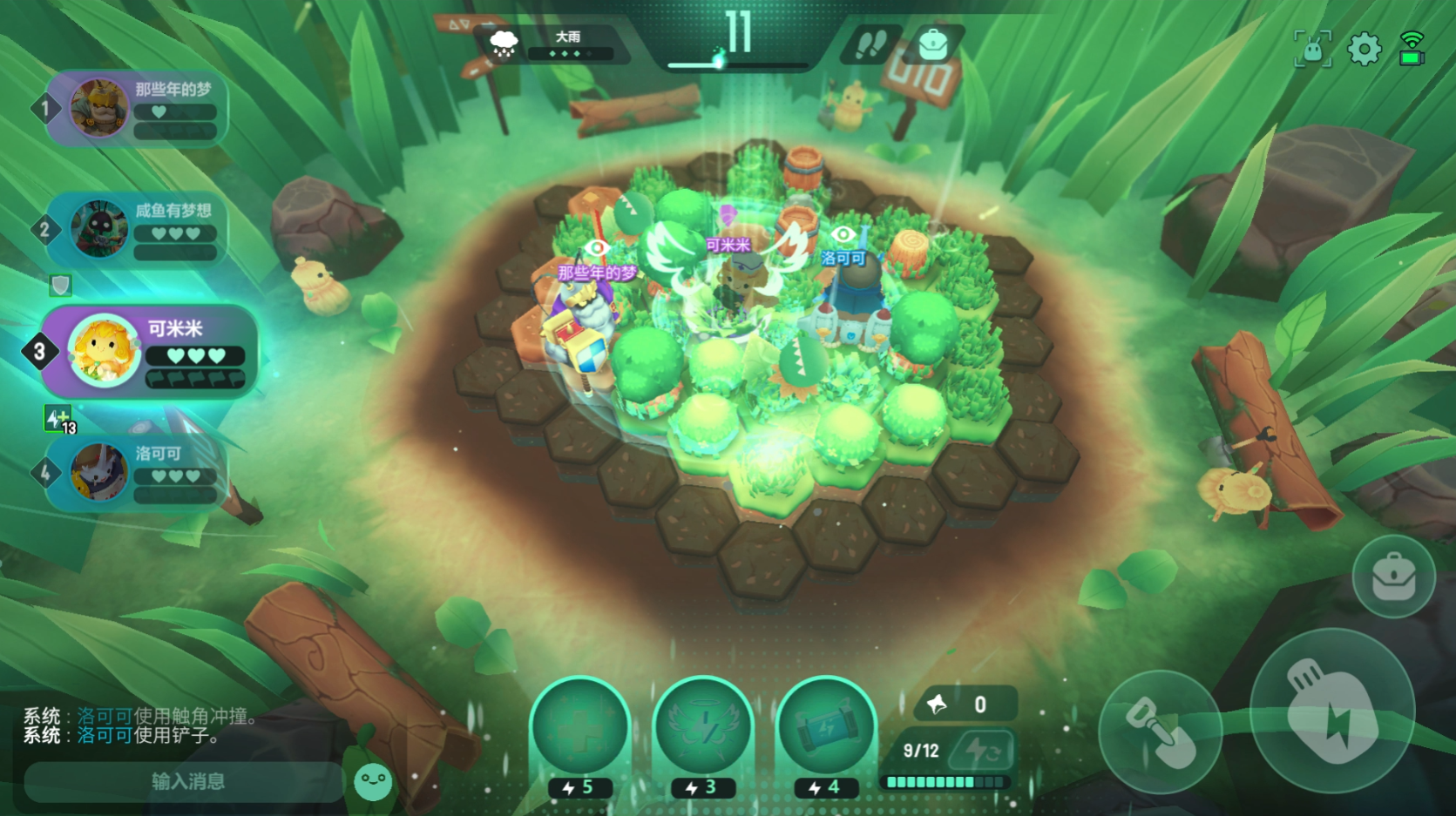Open the settings gear icon
The image size is (1456, 816).
1365,50
